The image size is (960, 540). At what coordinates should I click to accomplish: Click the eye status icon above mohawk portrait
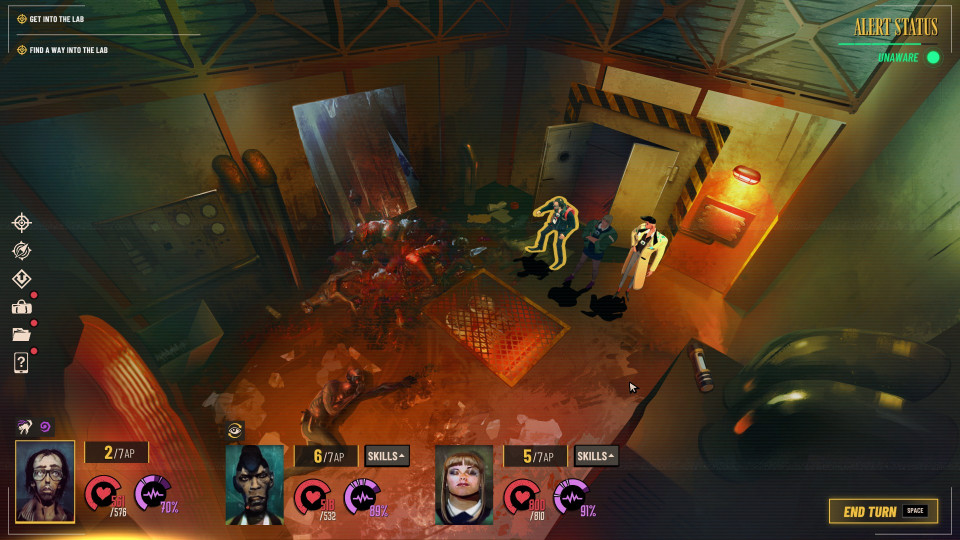[x=236, y=430]
